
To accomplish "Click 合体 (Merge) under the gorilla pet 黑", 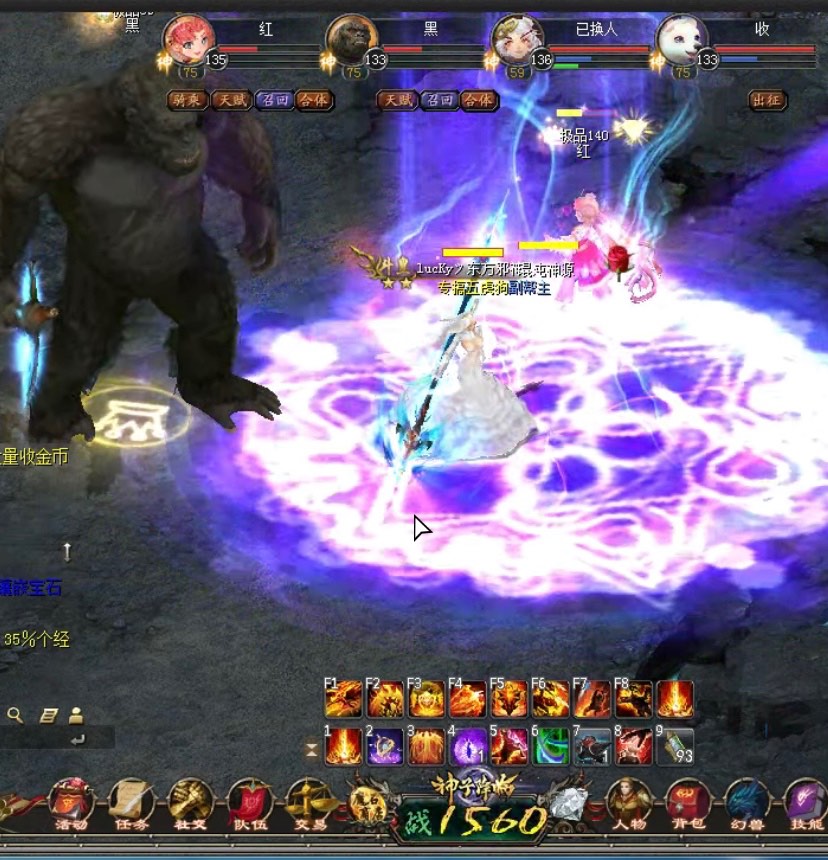I will (x=479, y=101).
